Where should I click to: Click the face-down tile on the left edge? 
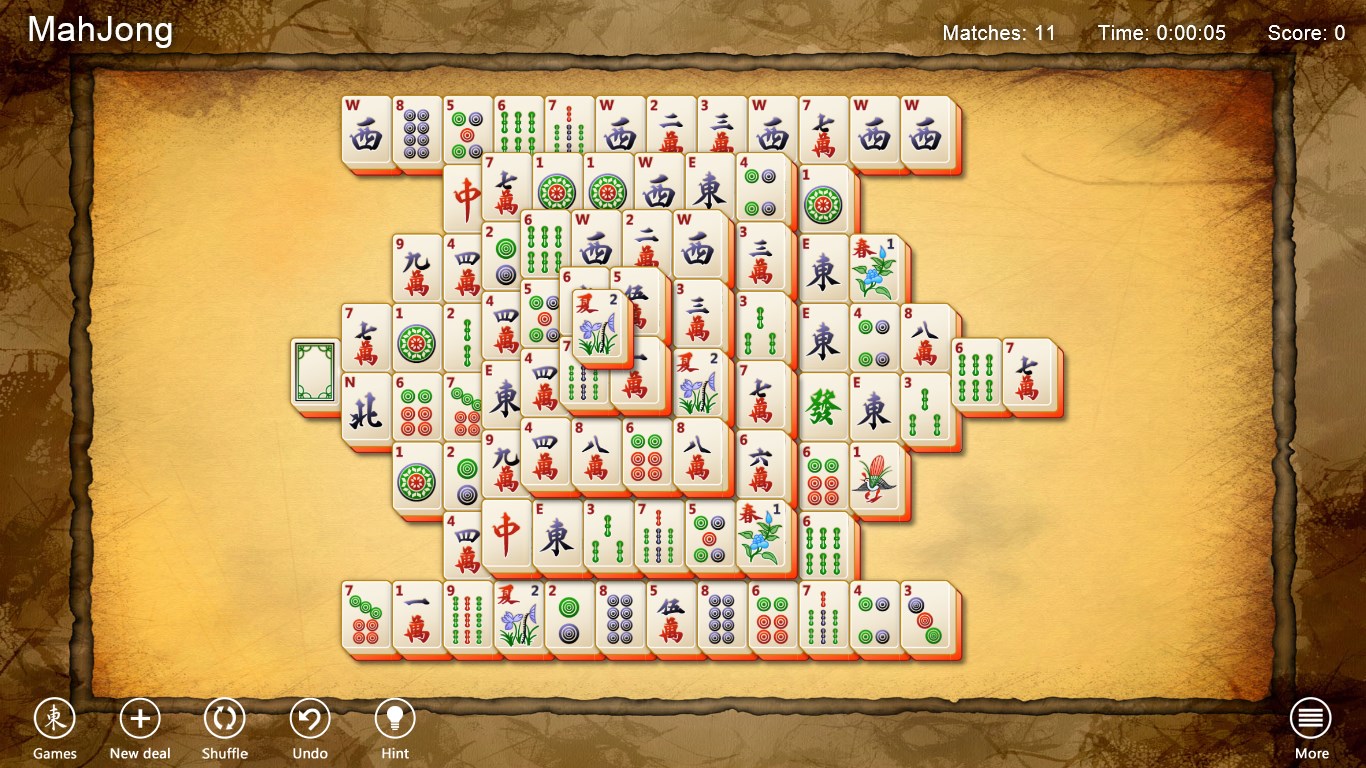coord(313,370)
